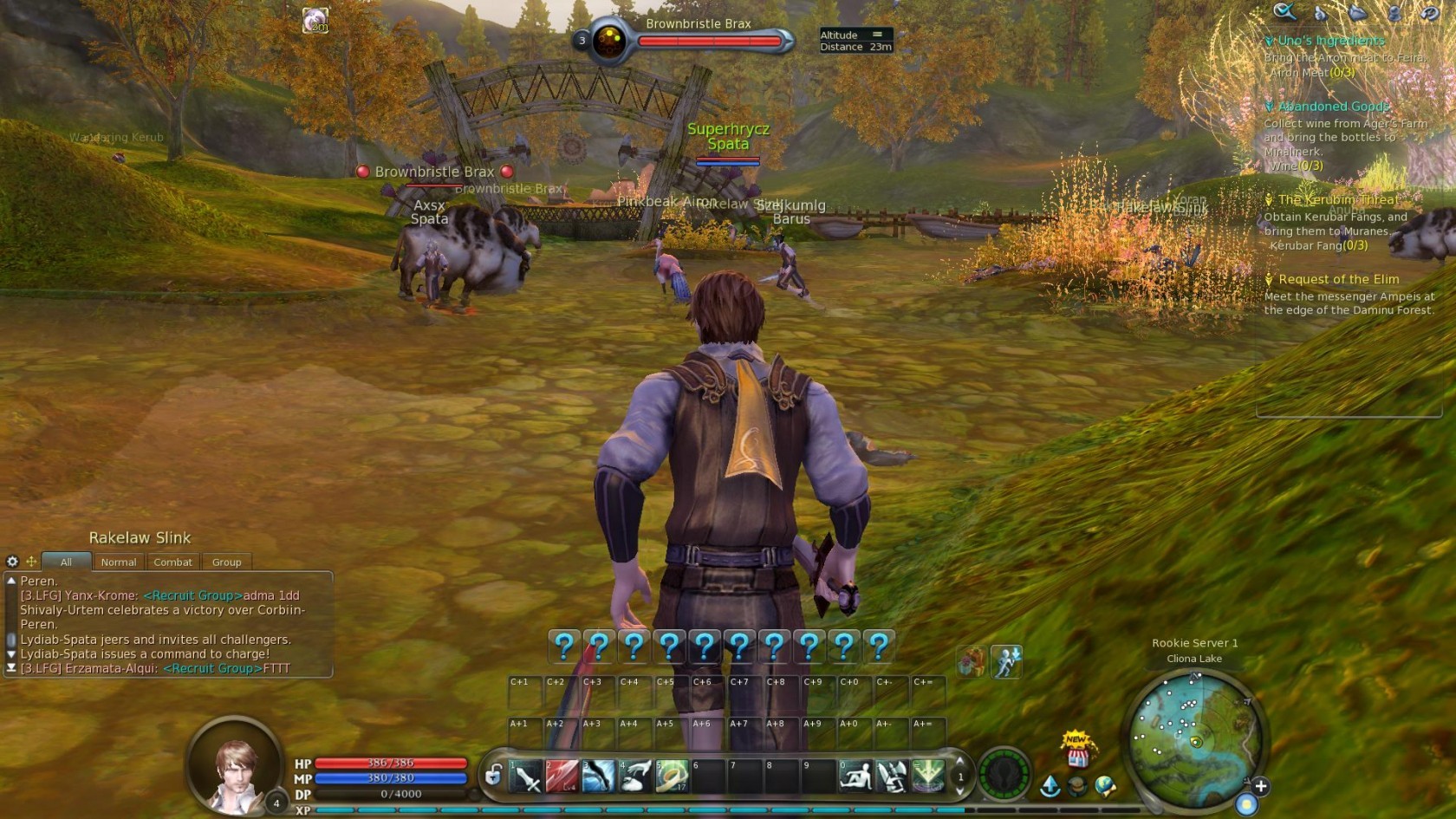Viewport: 1456px width, 819px height.
Task: Select the Normal chat tab
Action: pos(119,562)
